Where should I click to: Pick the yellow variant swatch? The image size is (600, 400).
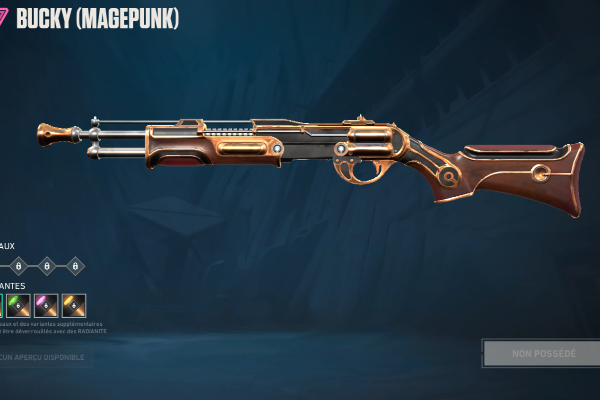click(x=73, y=305)
